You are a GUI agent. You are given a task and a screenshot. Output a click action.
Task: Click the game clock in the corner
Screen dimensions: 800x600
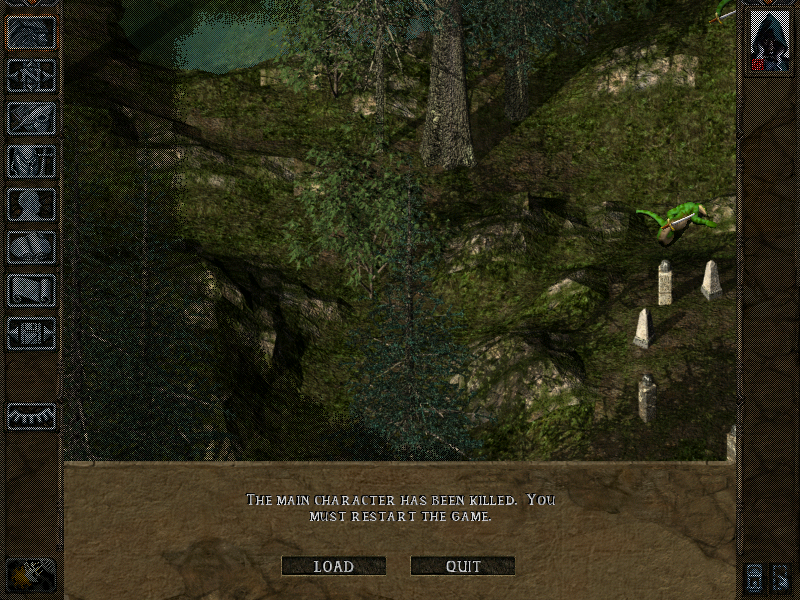(31, 574)
